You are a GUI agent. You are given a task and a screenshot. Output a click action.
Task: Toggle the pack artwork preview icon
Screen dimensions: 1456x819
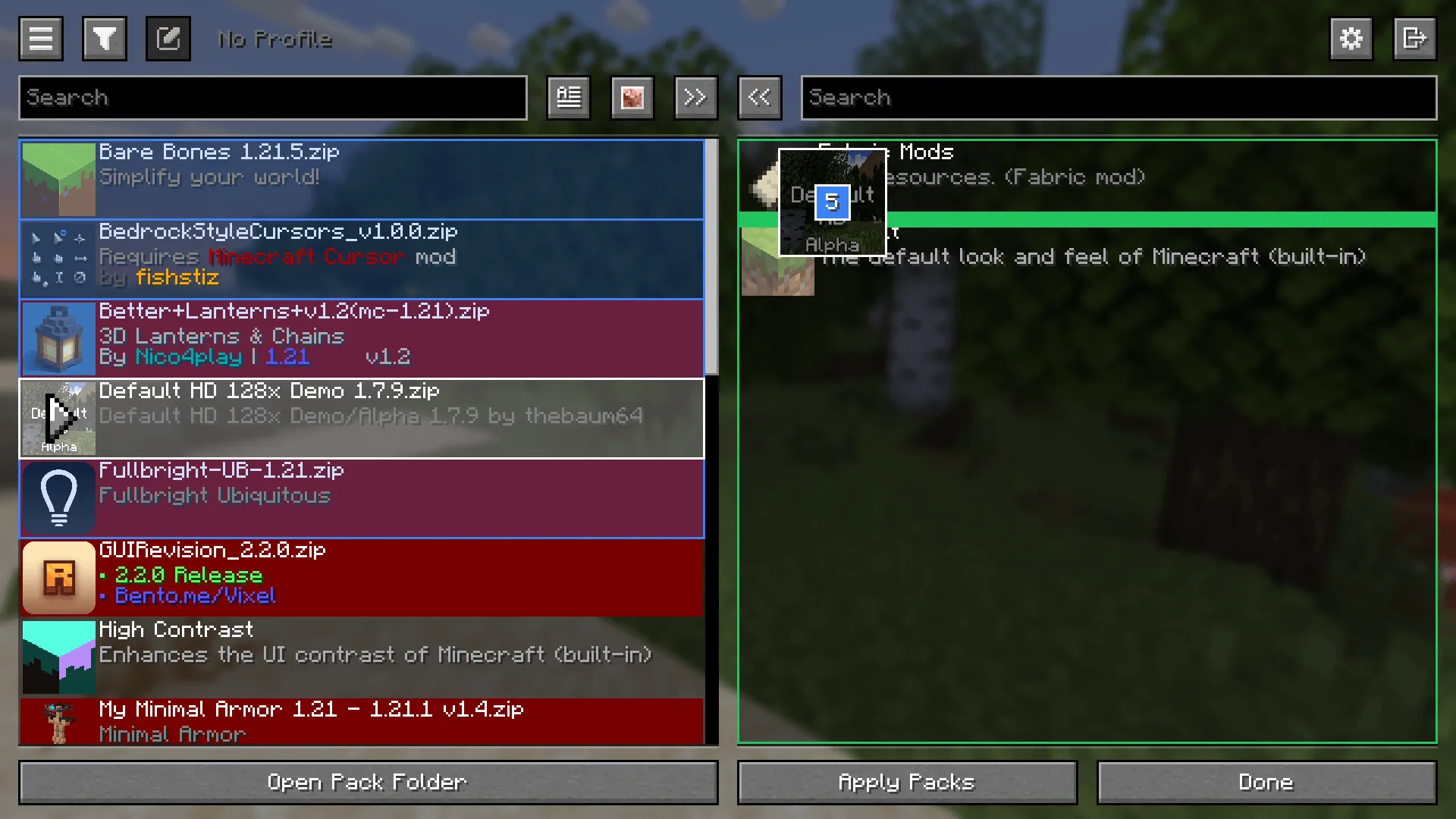(632, 97)
